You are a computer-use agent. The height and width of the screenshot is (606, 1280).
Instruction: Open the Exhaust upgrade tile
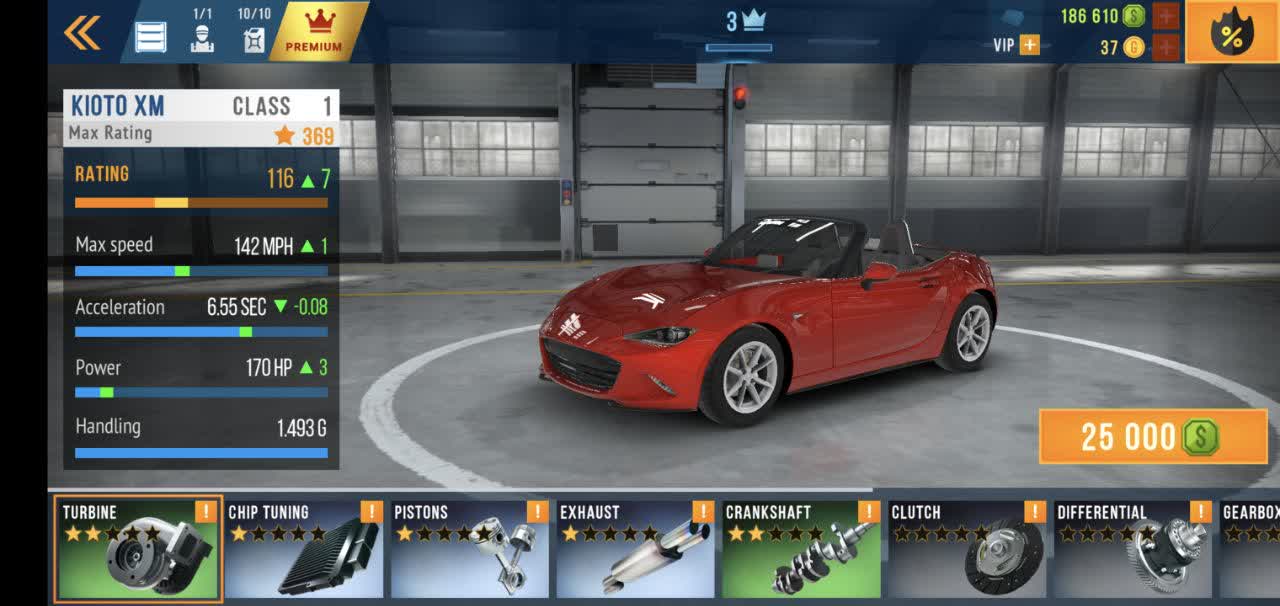pos(636,550)
